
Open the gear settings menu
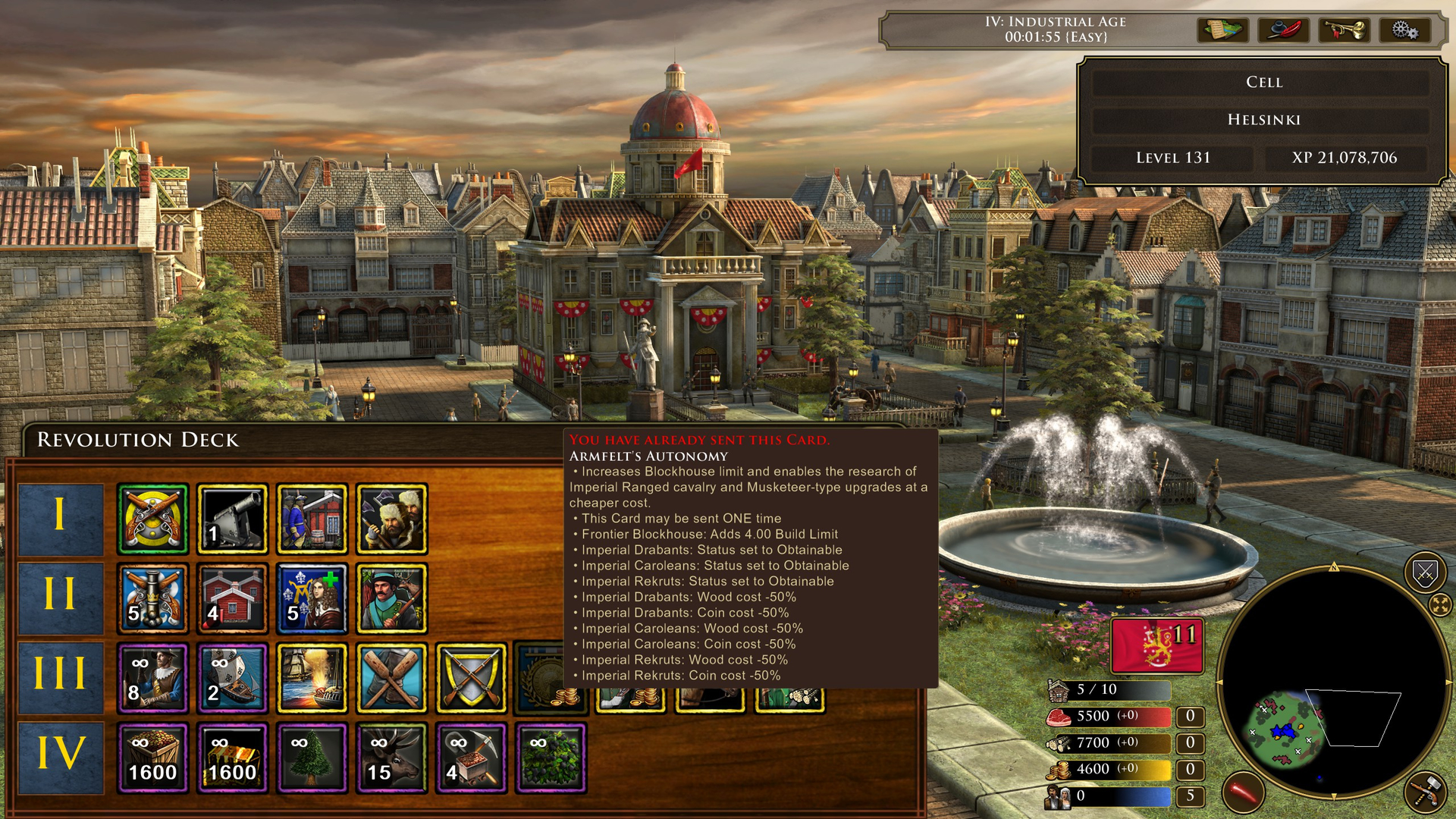[1404, 30]
